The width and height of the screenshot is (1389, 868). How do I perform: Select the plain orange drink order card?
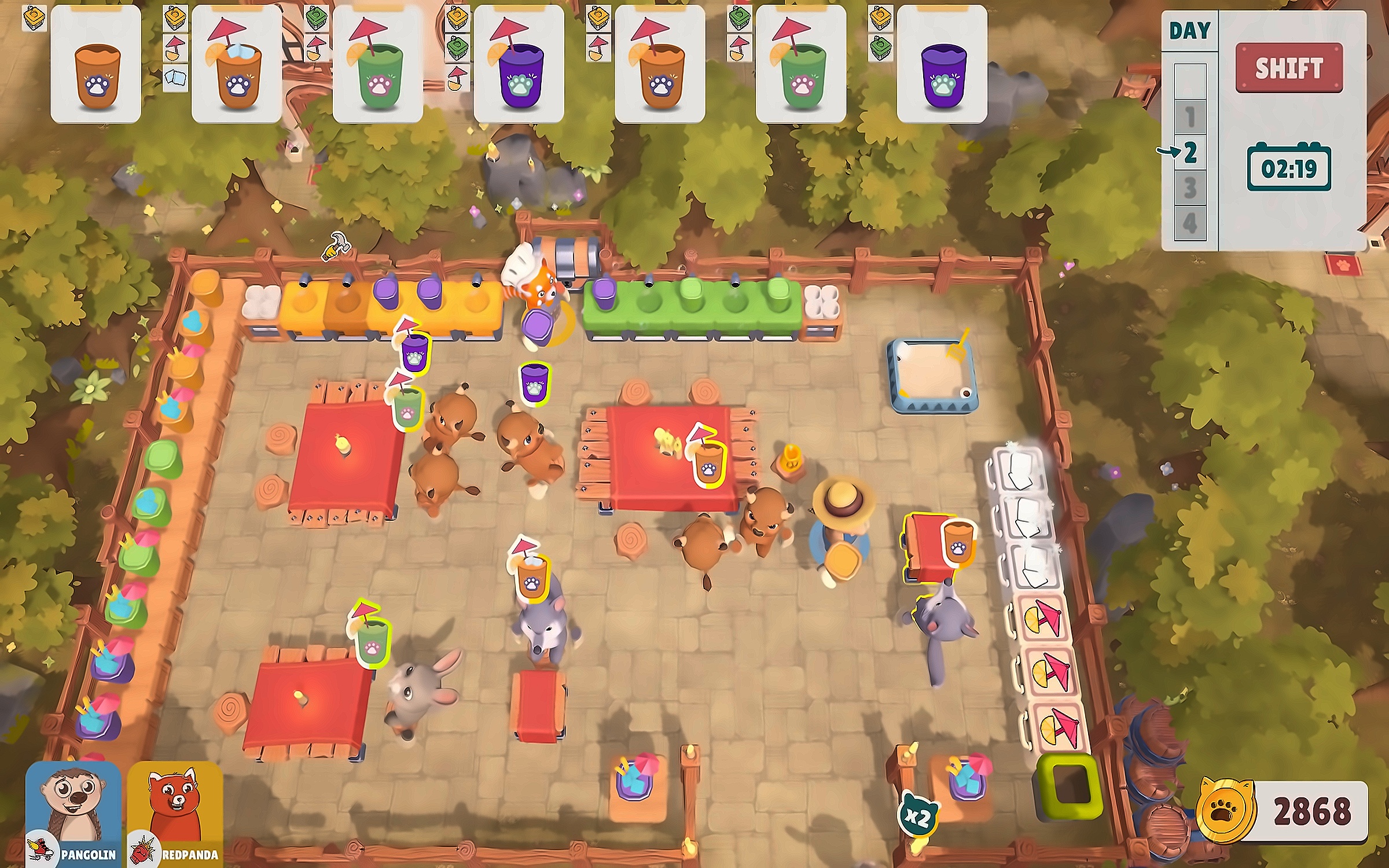pos(96,64)
